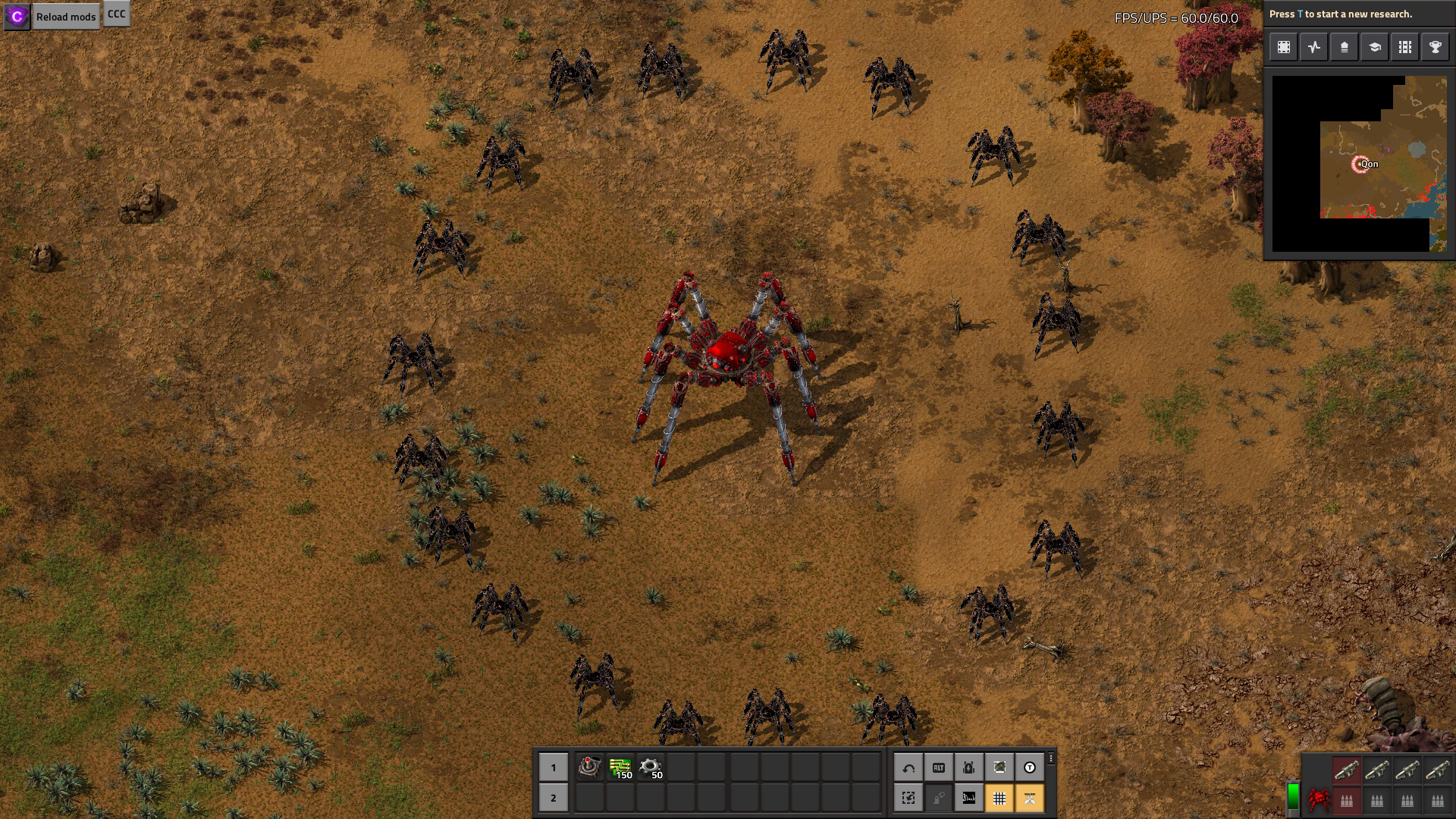Open the train overview rails icon
The image size is (1456, 819).
(1405, 47)
